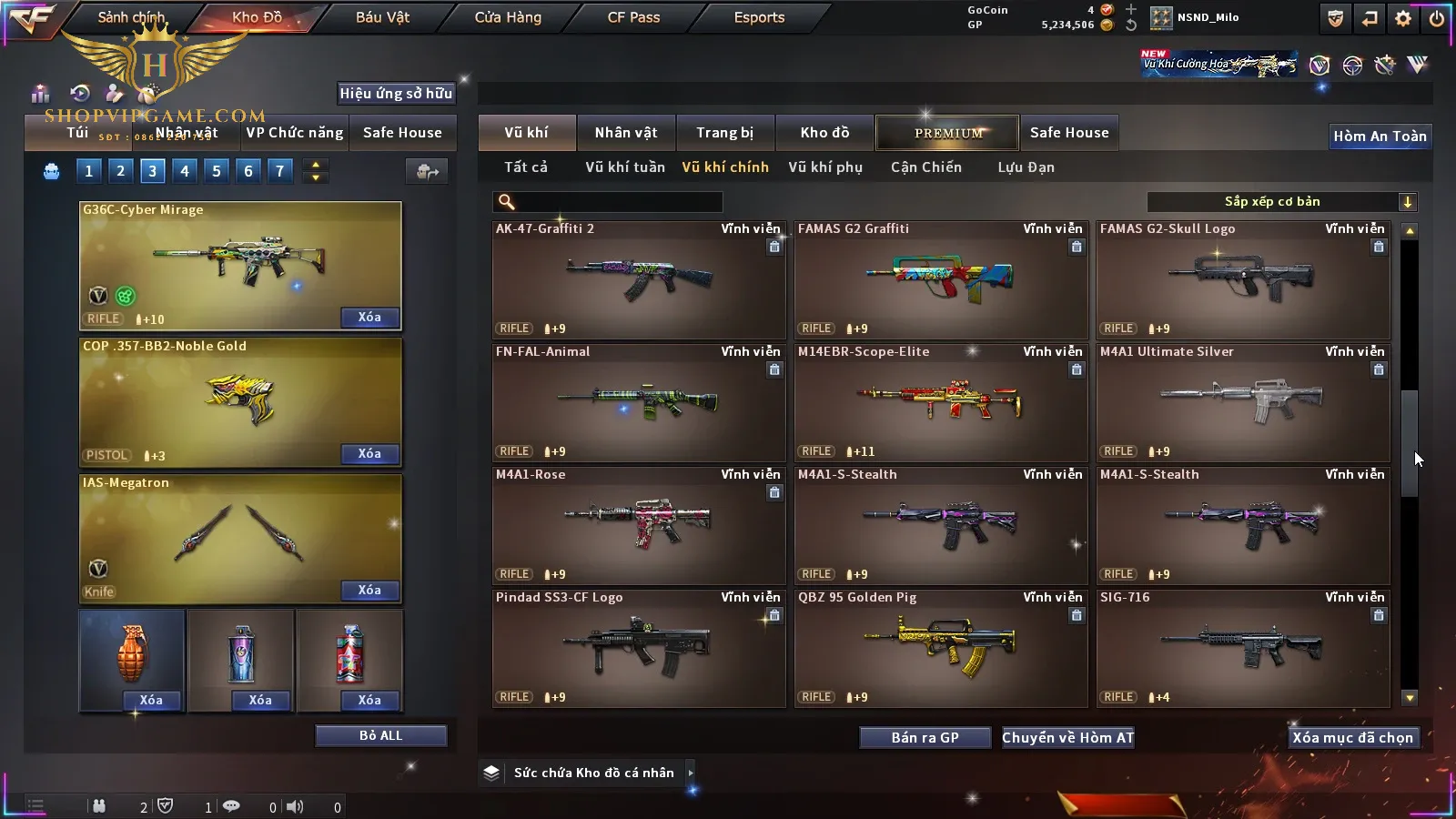The height and width of the screenshot is (819, 1456).
Task: Sell item with Bán ra GP
Action: pos(925,738)
